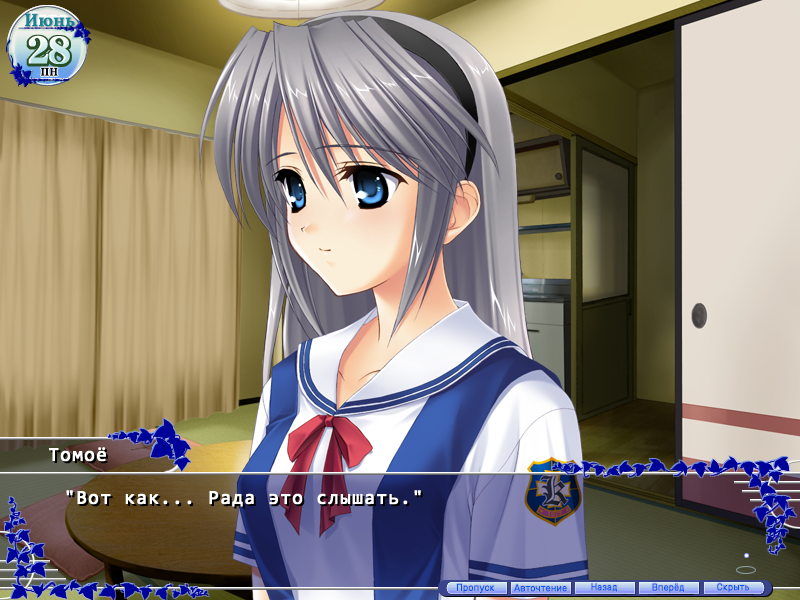Viewport: 800px width, 600px height.
Task: Click the Пропуск skip button
Action: tap(475, 588)
